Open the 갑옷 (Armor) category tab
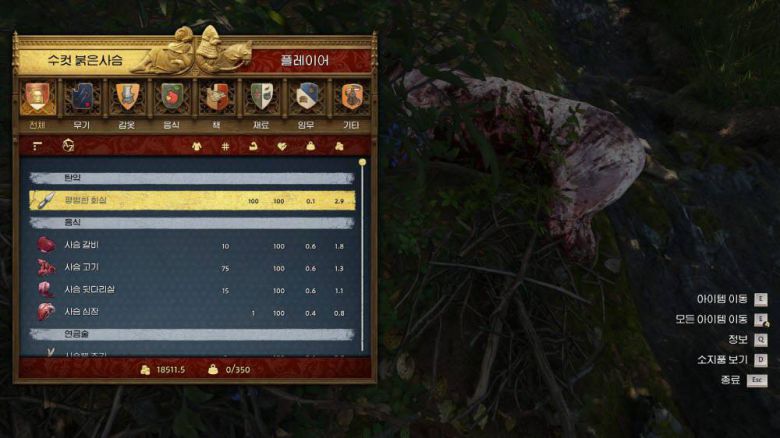The width and height of the screenshot is (780, 438). pyautogui.click(x=126, y=98)
